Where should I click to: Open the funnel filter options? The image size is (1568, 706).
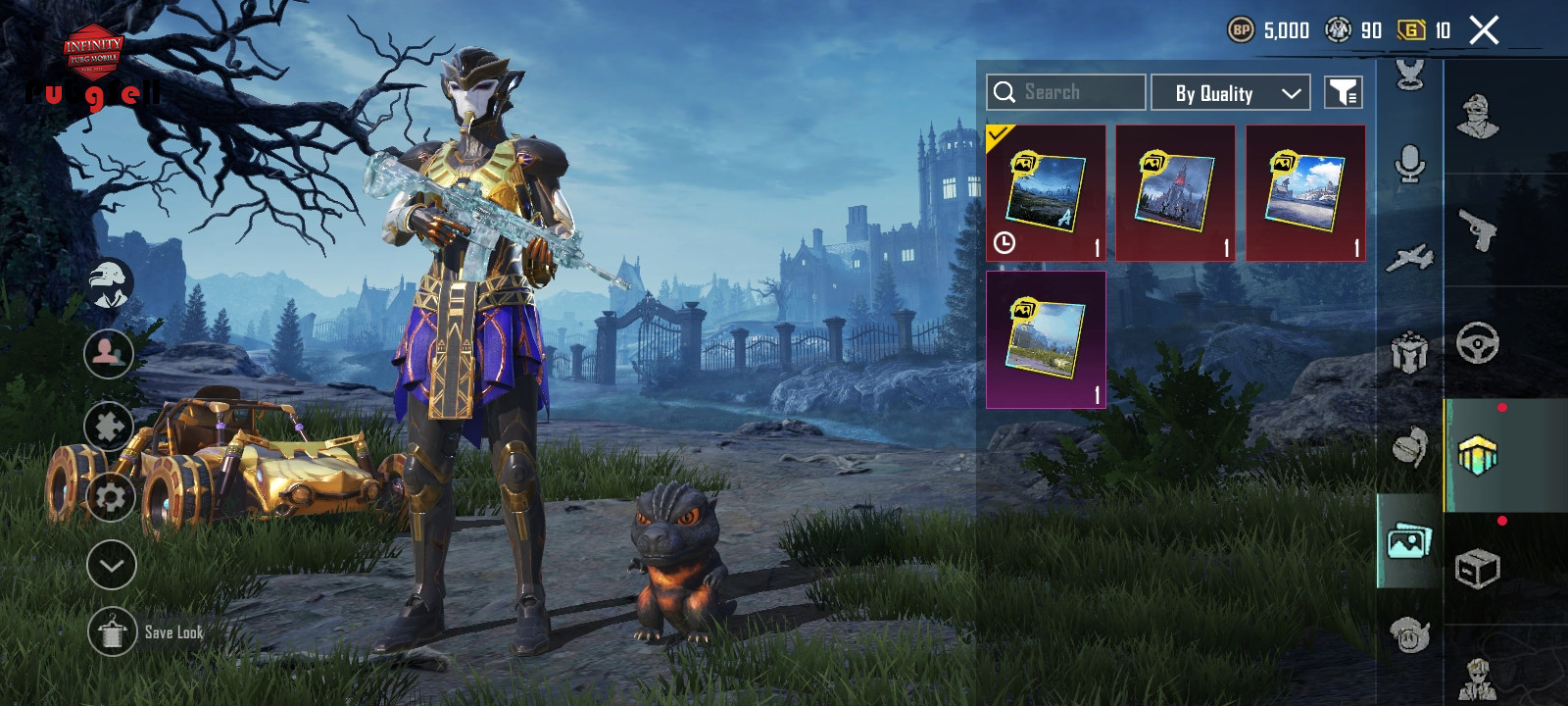(x=1343, y=93)
